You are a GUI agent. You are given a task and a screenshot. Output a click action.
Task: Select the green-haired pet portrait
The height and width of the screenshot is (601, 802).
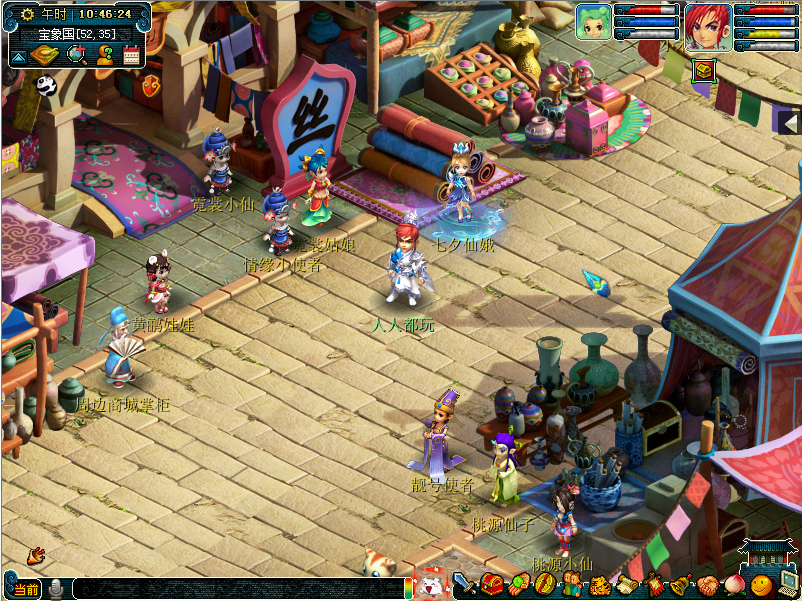pyautogui.click(x=592, y=22)
